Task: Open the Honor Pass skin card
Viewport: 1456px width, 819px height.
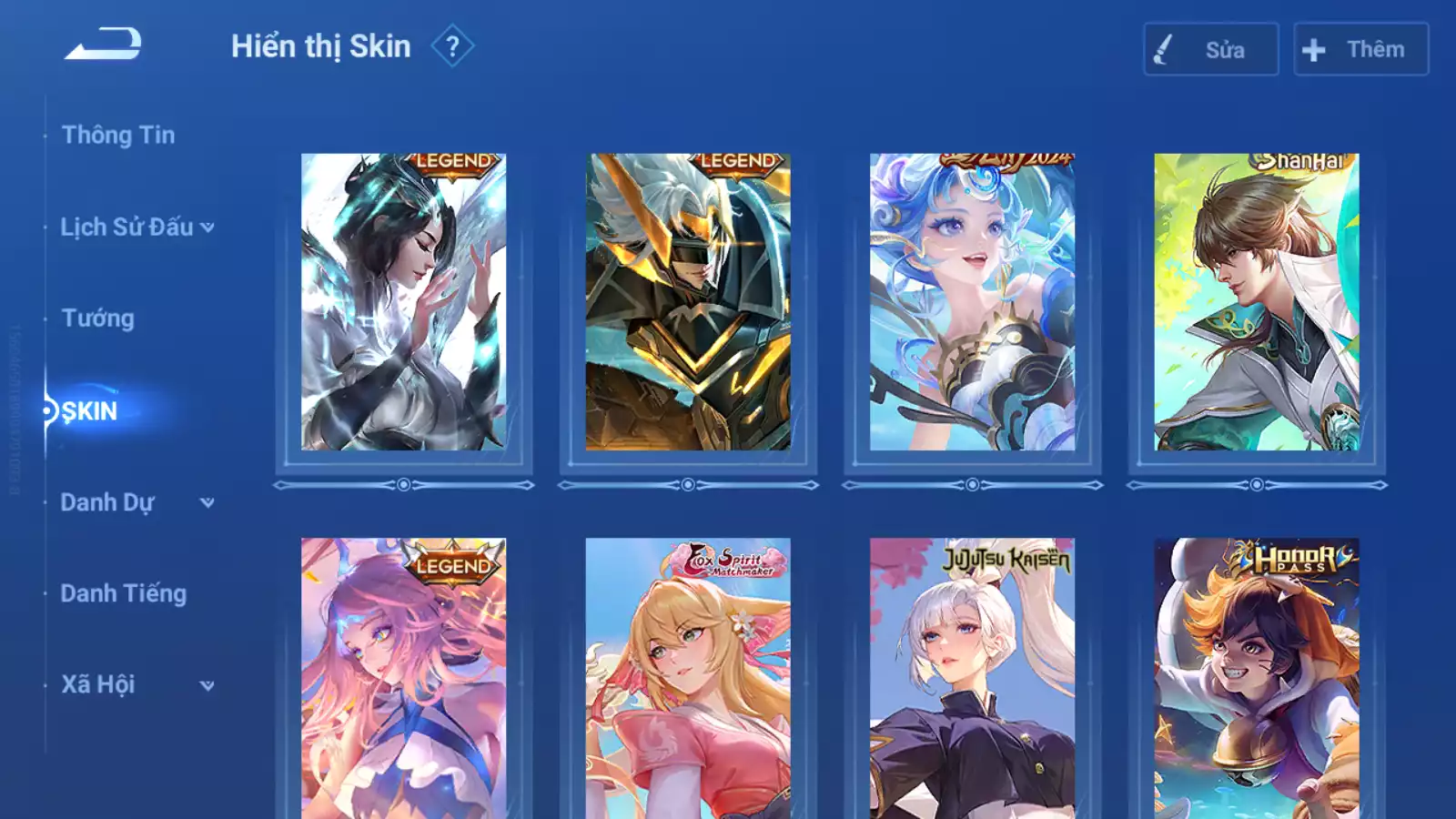Action: (x=1257, y=678)
